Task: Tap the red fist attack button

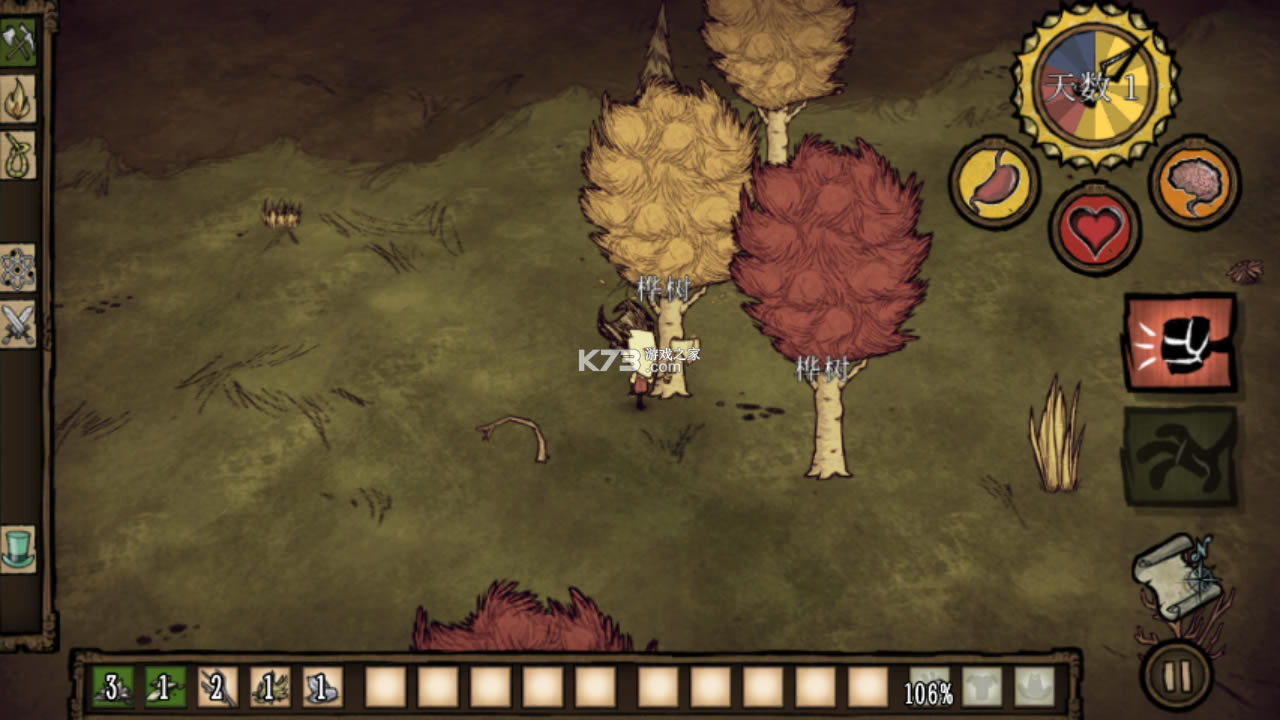Action: click(1180, 342)
